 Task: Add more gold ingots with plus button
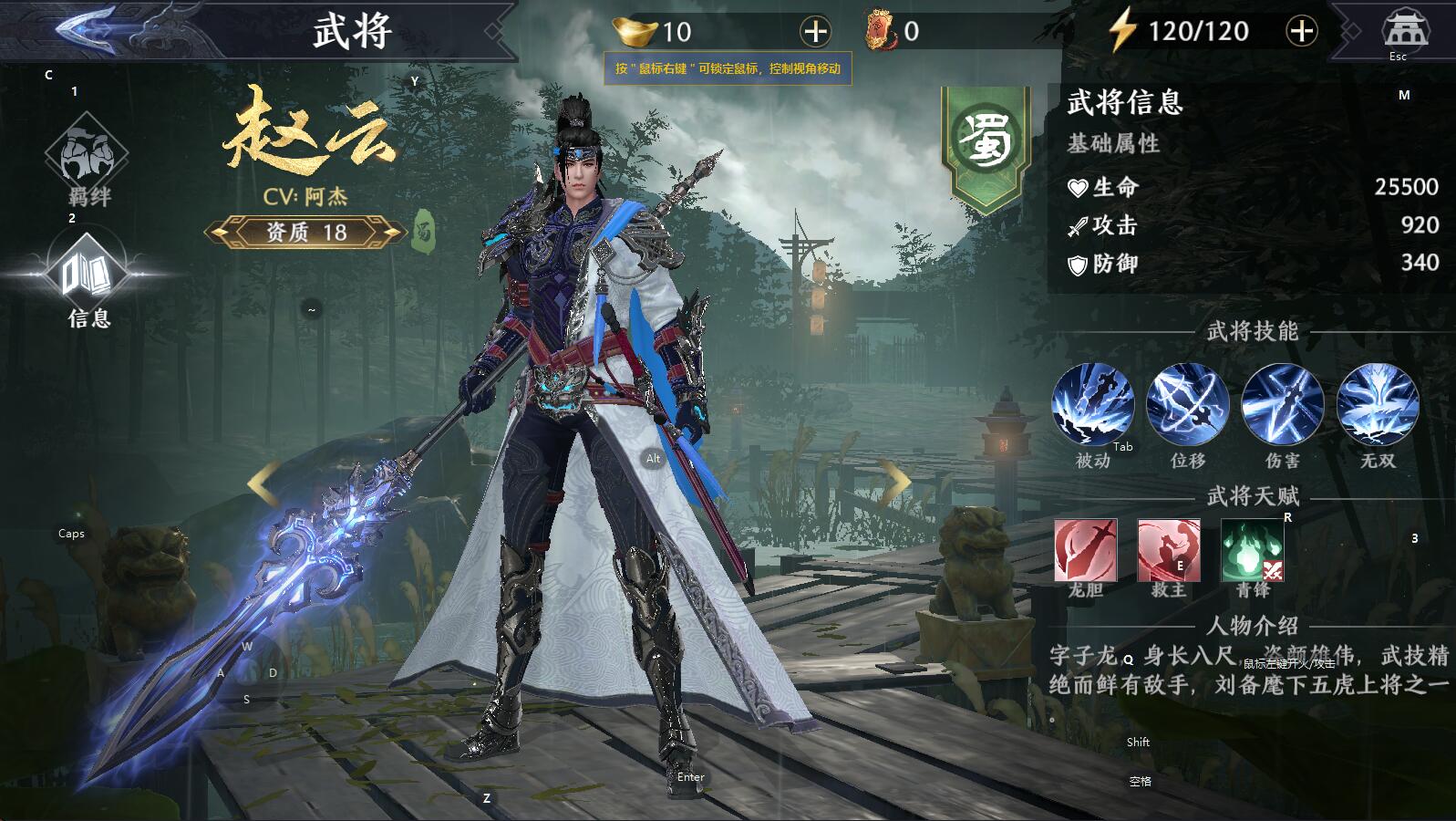[x=815, y=32]
